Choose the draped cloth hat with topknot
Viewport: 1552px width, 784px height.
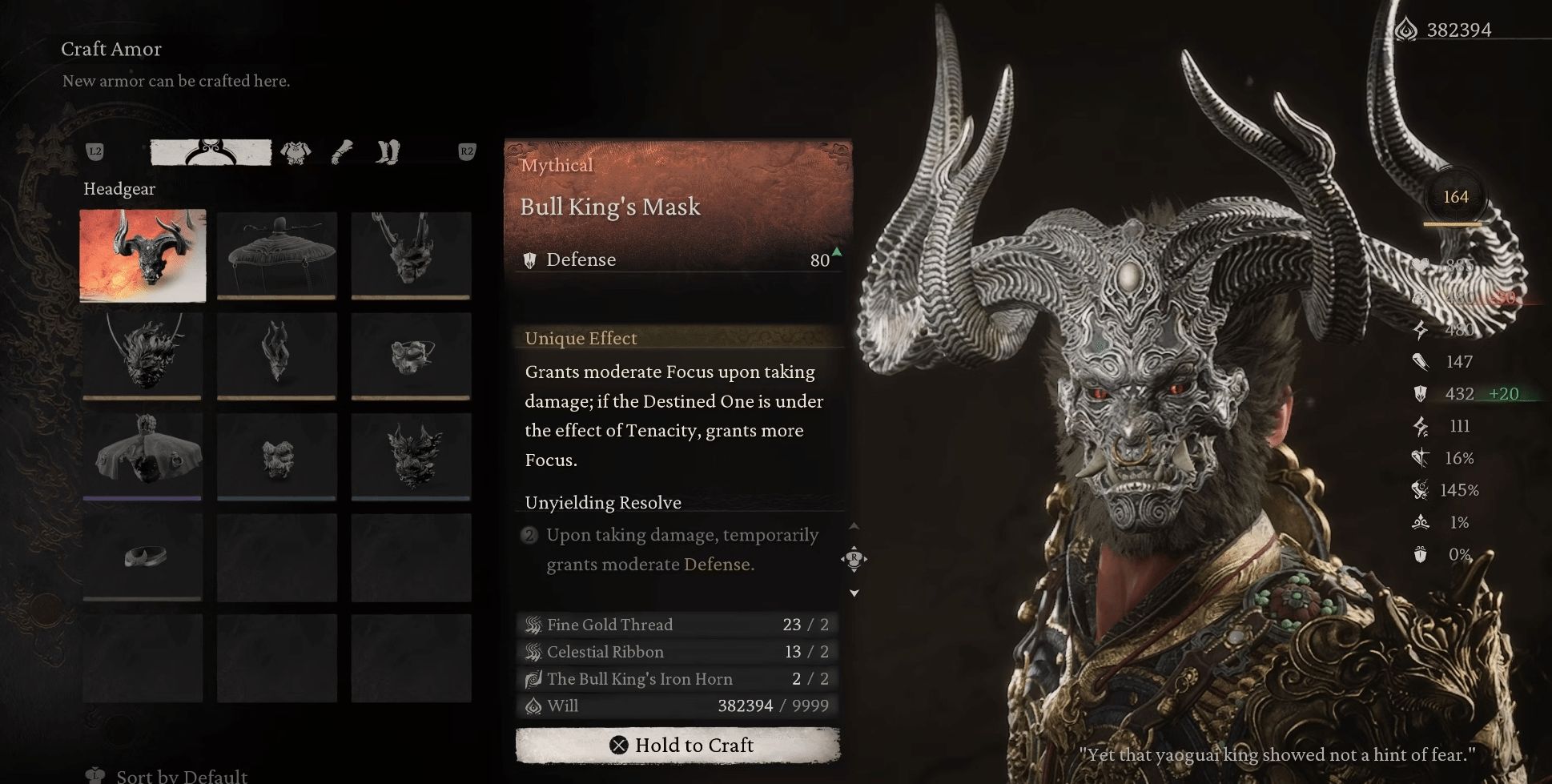[143, 455]
